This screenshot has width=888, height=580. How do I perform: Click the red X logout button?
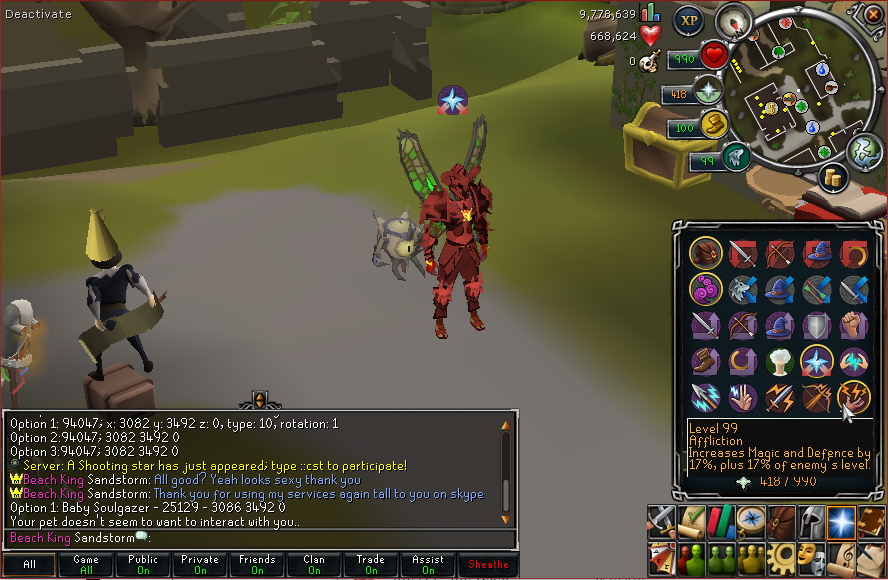click(876, 12)
